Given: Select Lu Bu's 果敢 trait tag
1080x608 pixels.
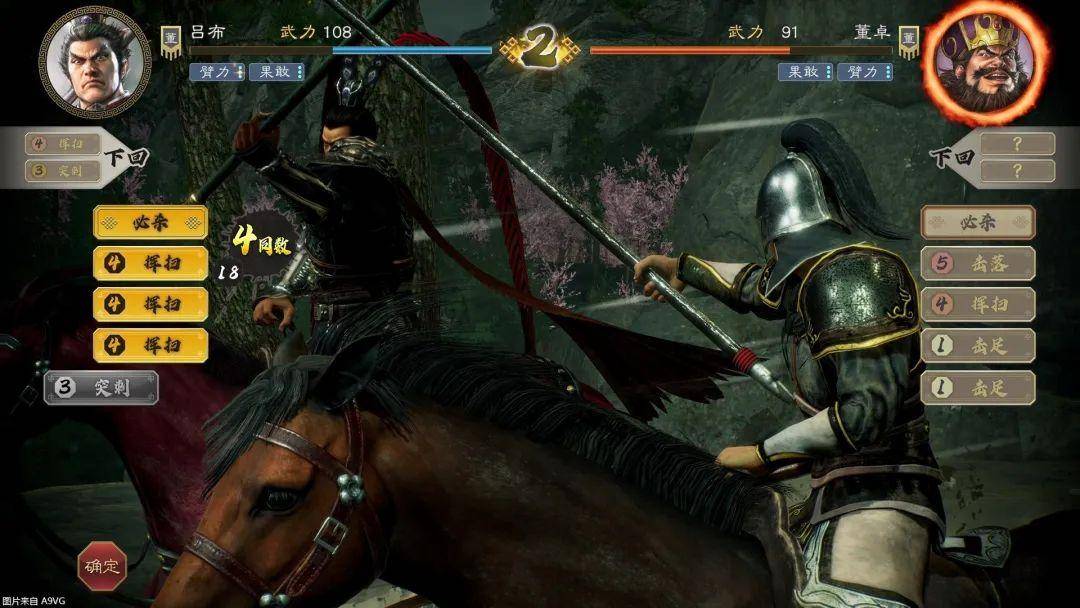Looking at the screenshot, I should tap(276, 72).
